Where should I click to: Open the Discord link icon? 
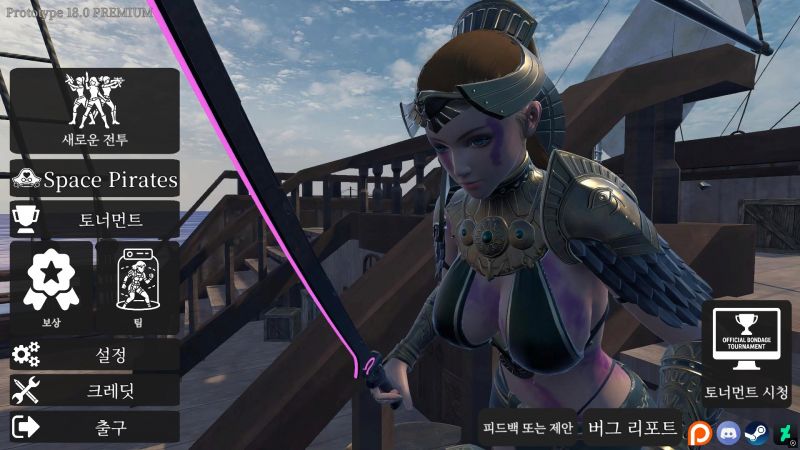pos(727,433)
